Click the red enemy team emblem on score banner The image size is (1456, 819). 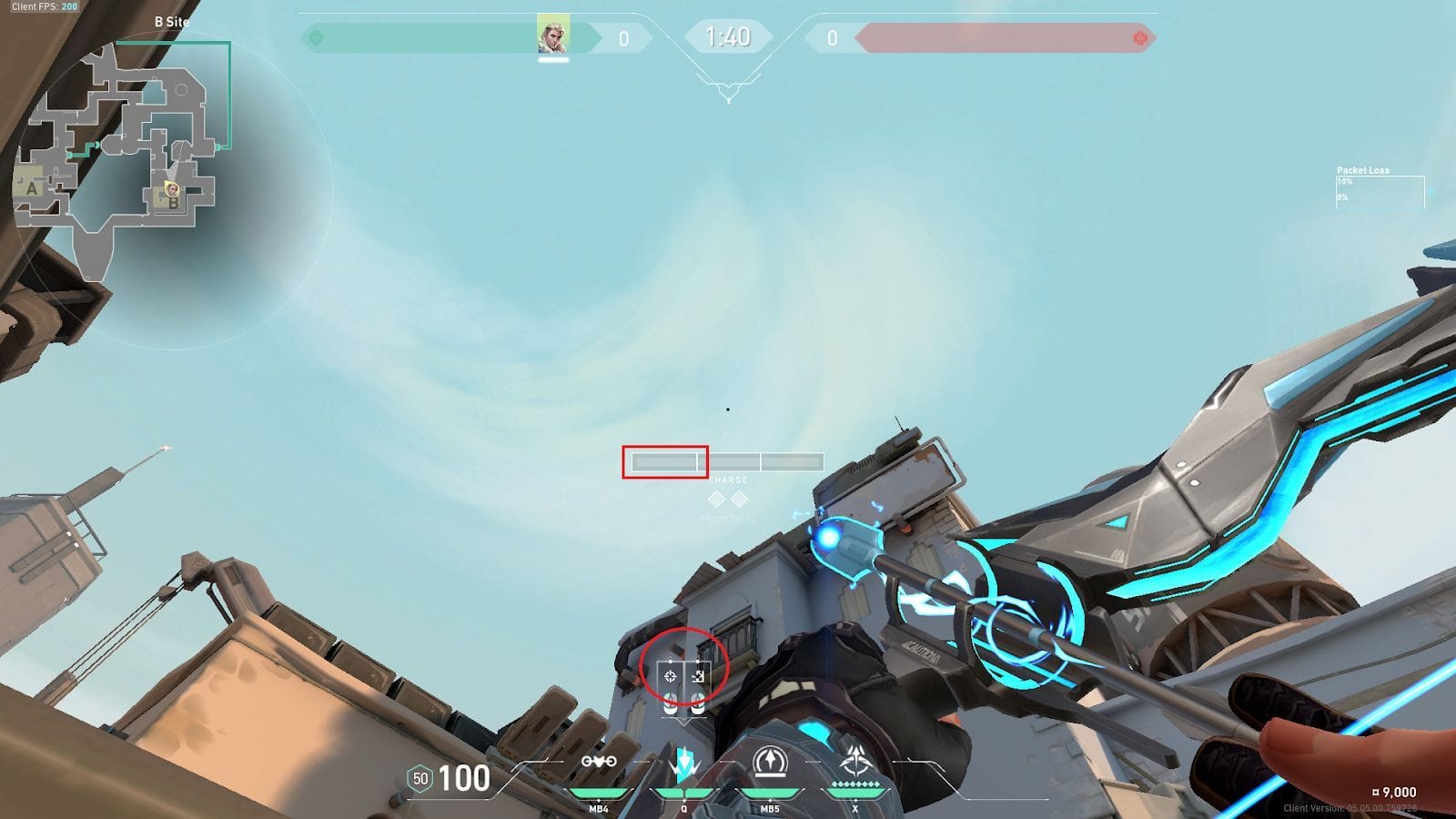click(1140, 36)
